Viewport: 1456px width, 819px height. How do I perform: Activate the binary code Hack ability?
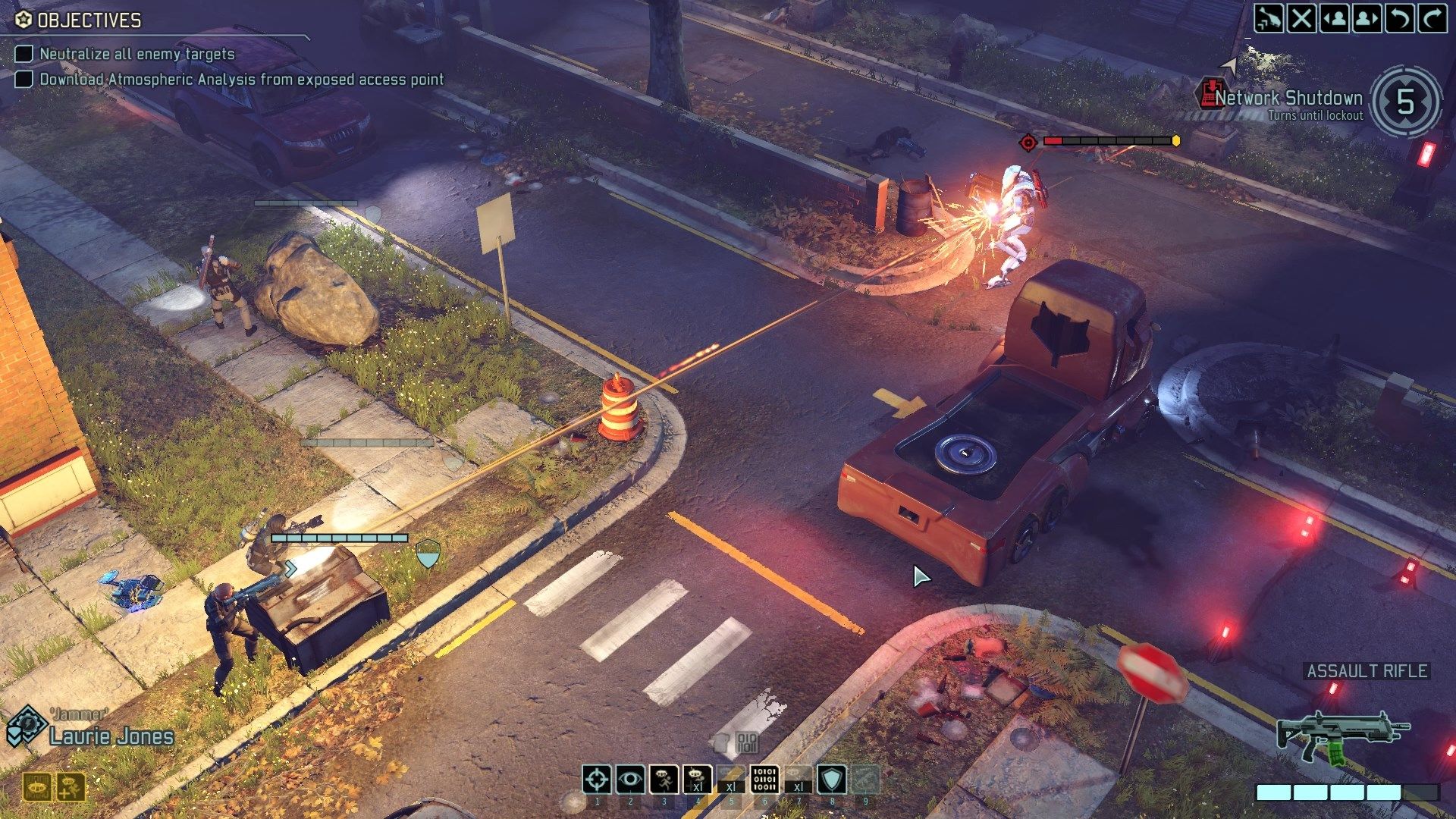764,779
